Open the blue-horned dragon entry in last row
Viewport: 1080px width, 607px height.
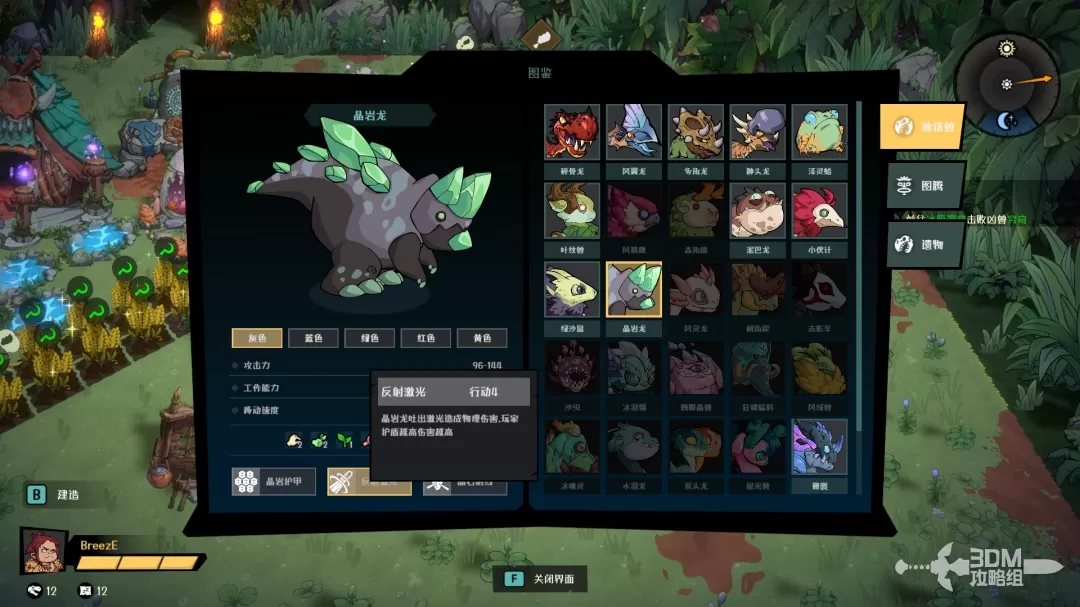[820, 447]
